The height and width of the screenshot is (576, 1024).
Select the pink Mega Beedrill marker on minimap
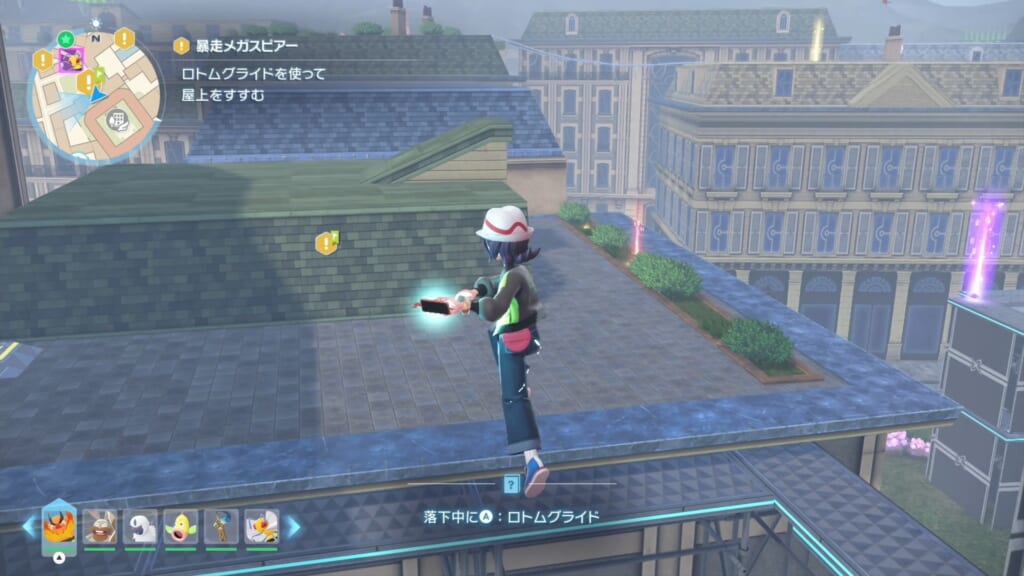coord(71,60)
